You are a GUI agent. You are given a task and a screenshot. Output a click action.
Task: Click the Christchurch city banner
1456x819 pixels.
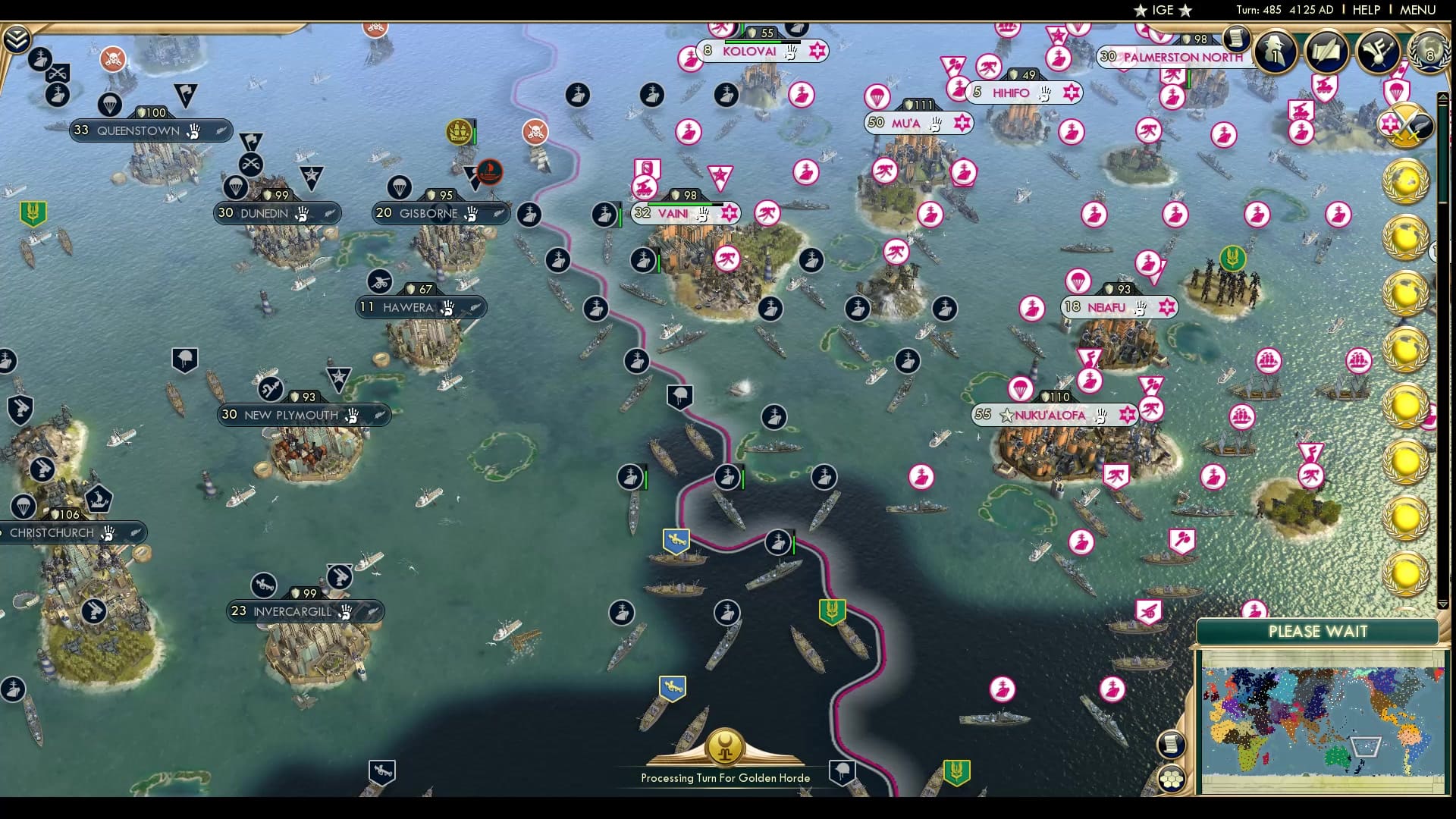[53, 532]
